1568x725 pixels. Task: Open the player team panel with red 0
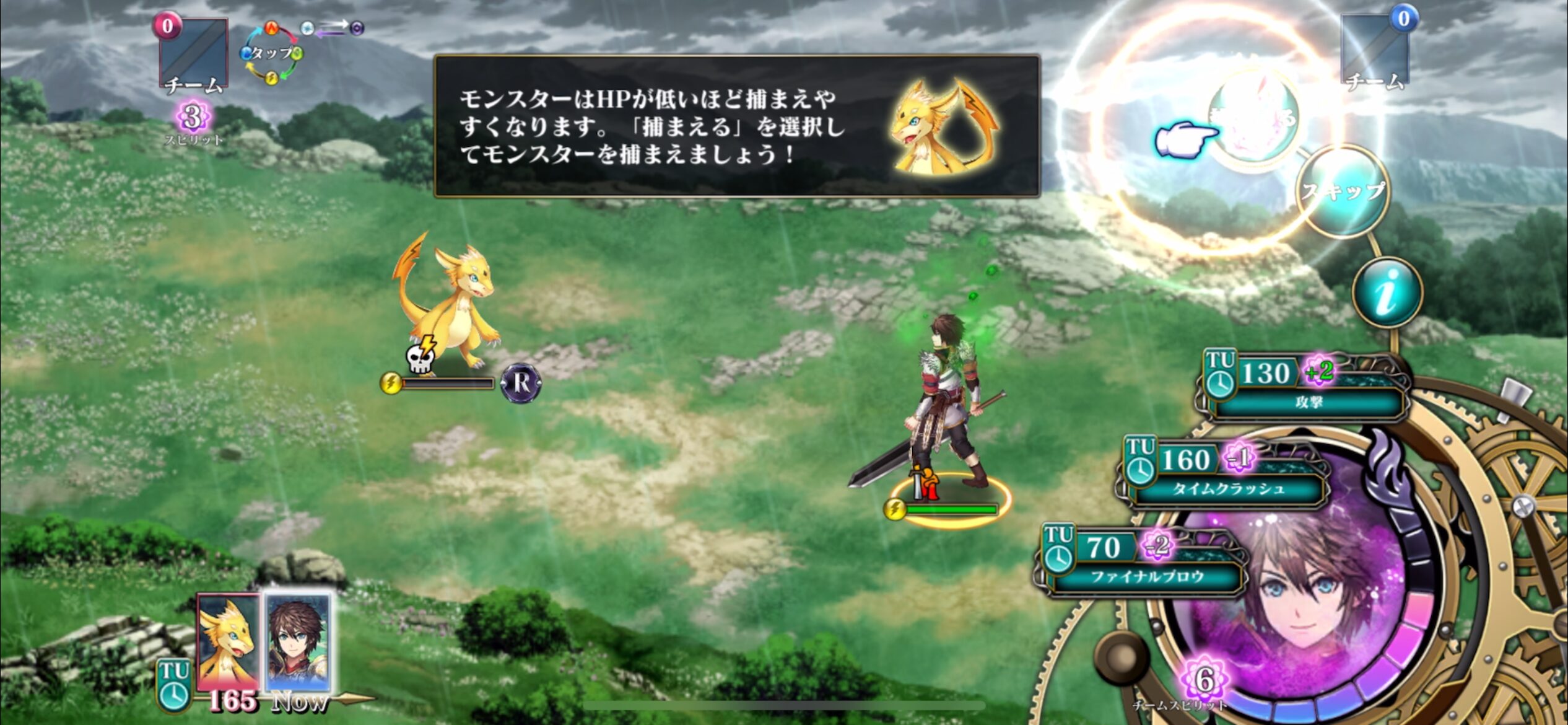tap(194, 55)
